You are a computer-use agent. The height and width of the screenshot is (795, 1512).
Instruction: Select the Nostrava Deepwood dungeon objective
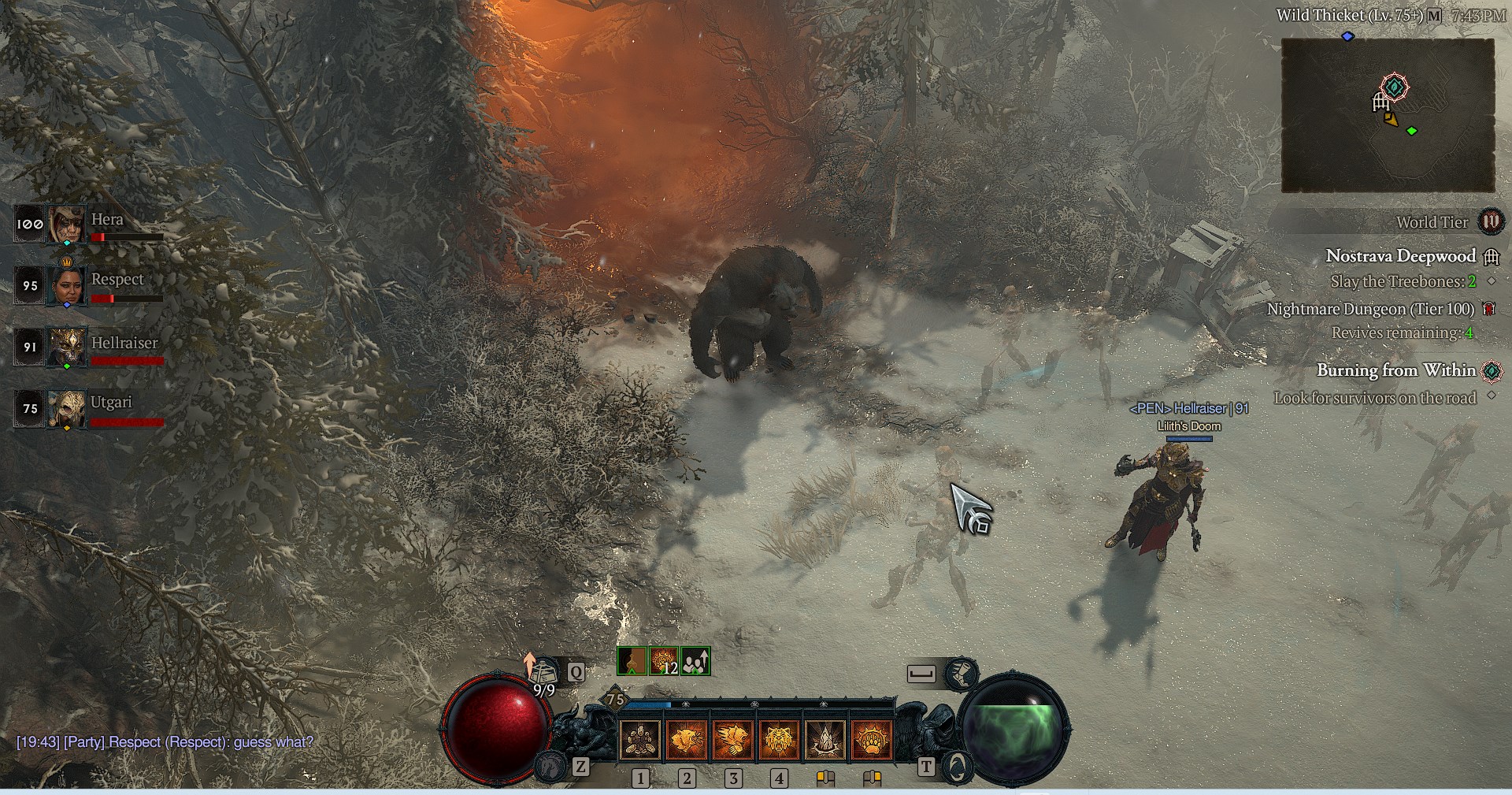(x=1400, y=256)
